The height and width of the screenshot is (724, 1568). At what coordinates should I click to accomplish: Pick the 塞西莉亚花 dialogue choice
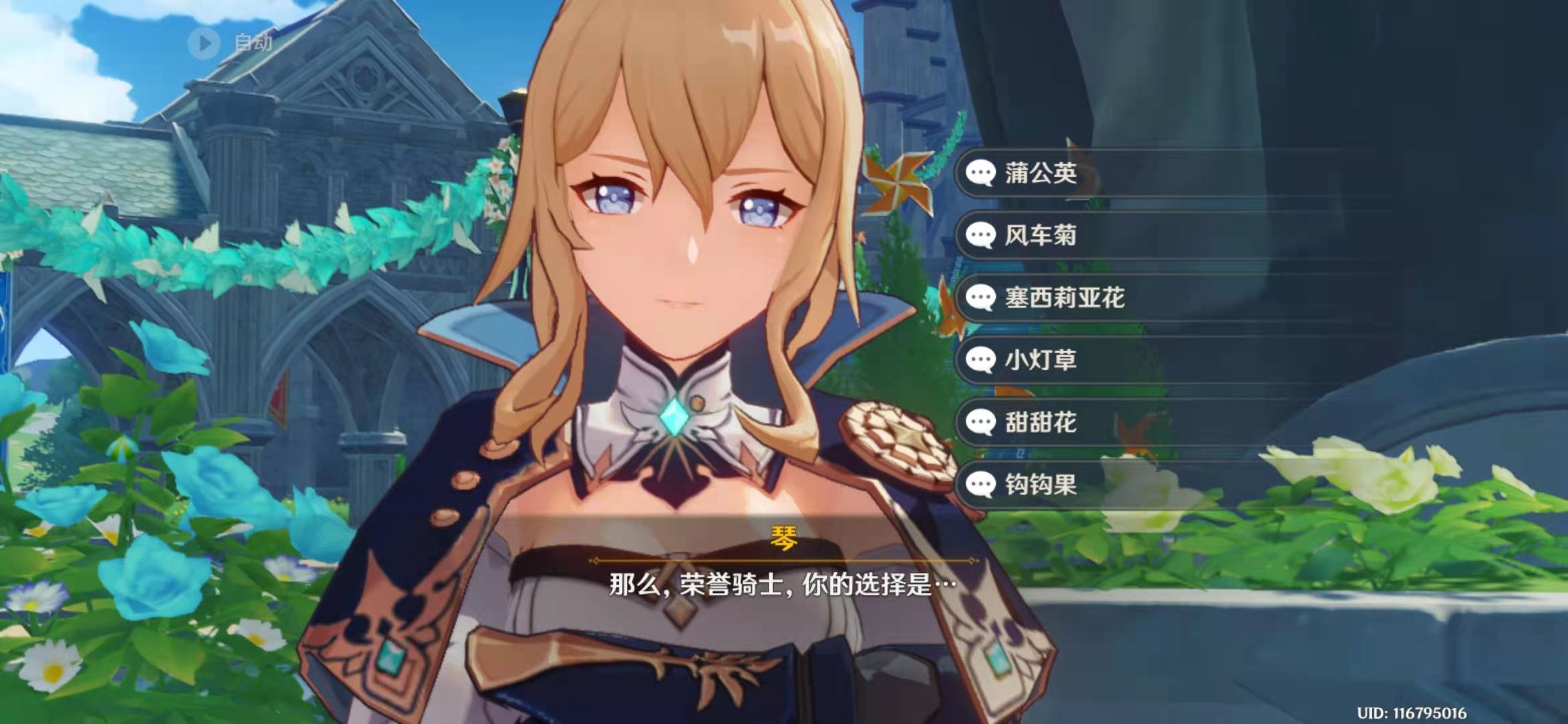point(1064,298)
